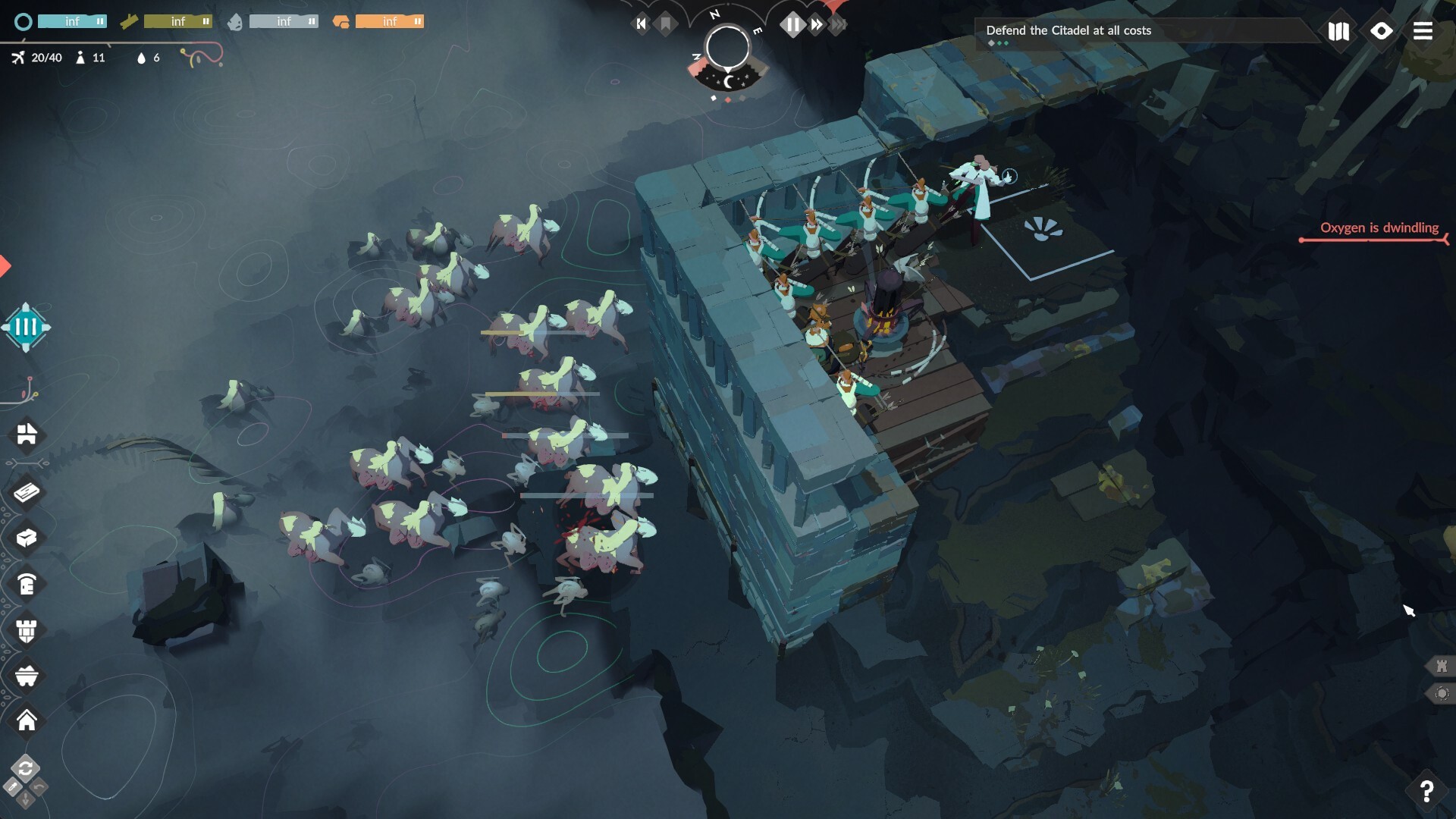Click the diamond lens icon near the menu
Screen dimensions: 1456x819
pyautogui.click(x=1382, y=32)
